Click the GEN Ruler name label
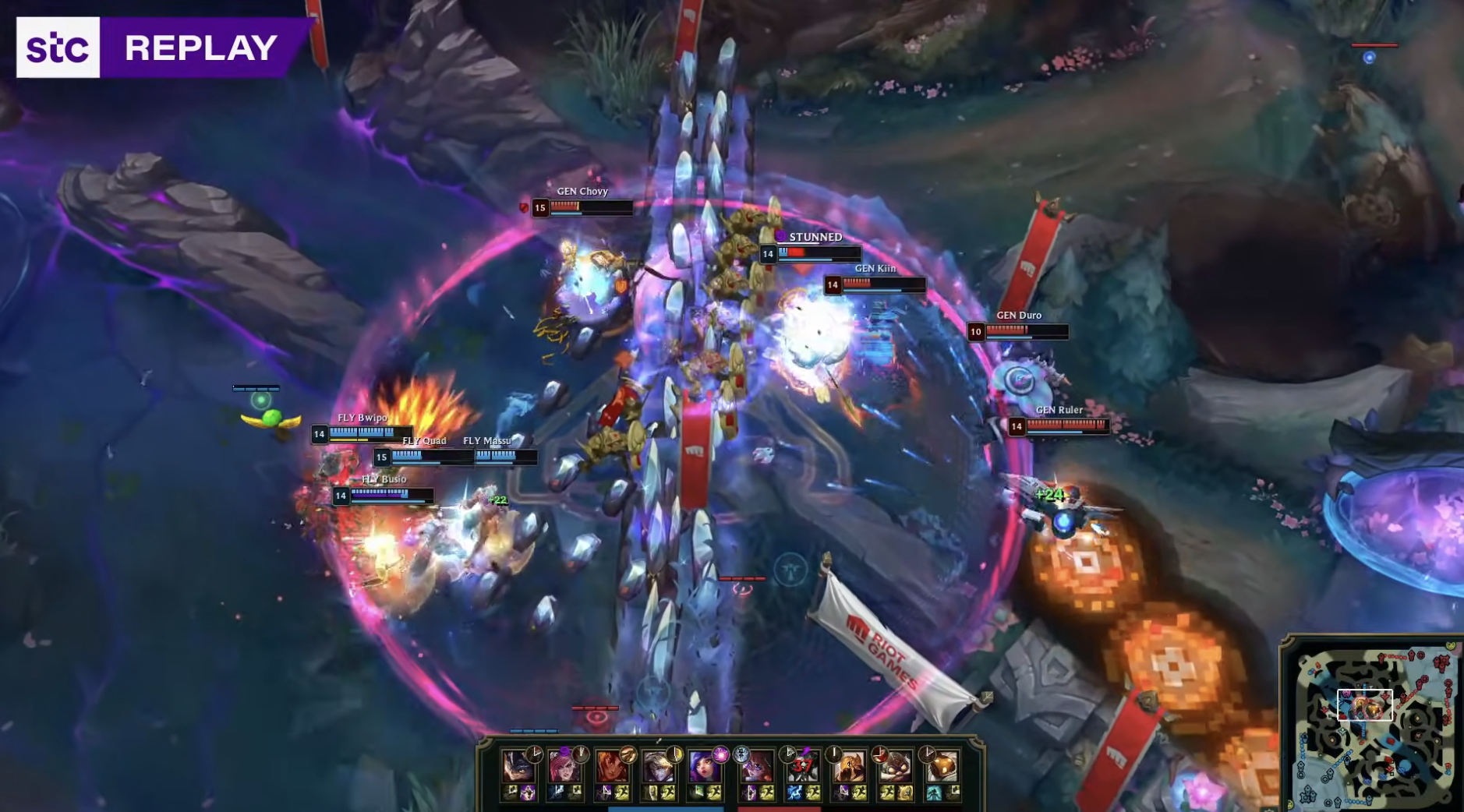Image resolution: width=1464 pixels, height=812 pixels. pyautogui.click(x=1062, y=408)
